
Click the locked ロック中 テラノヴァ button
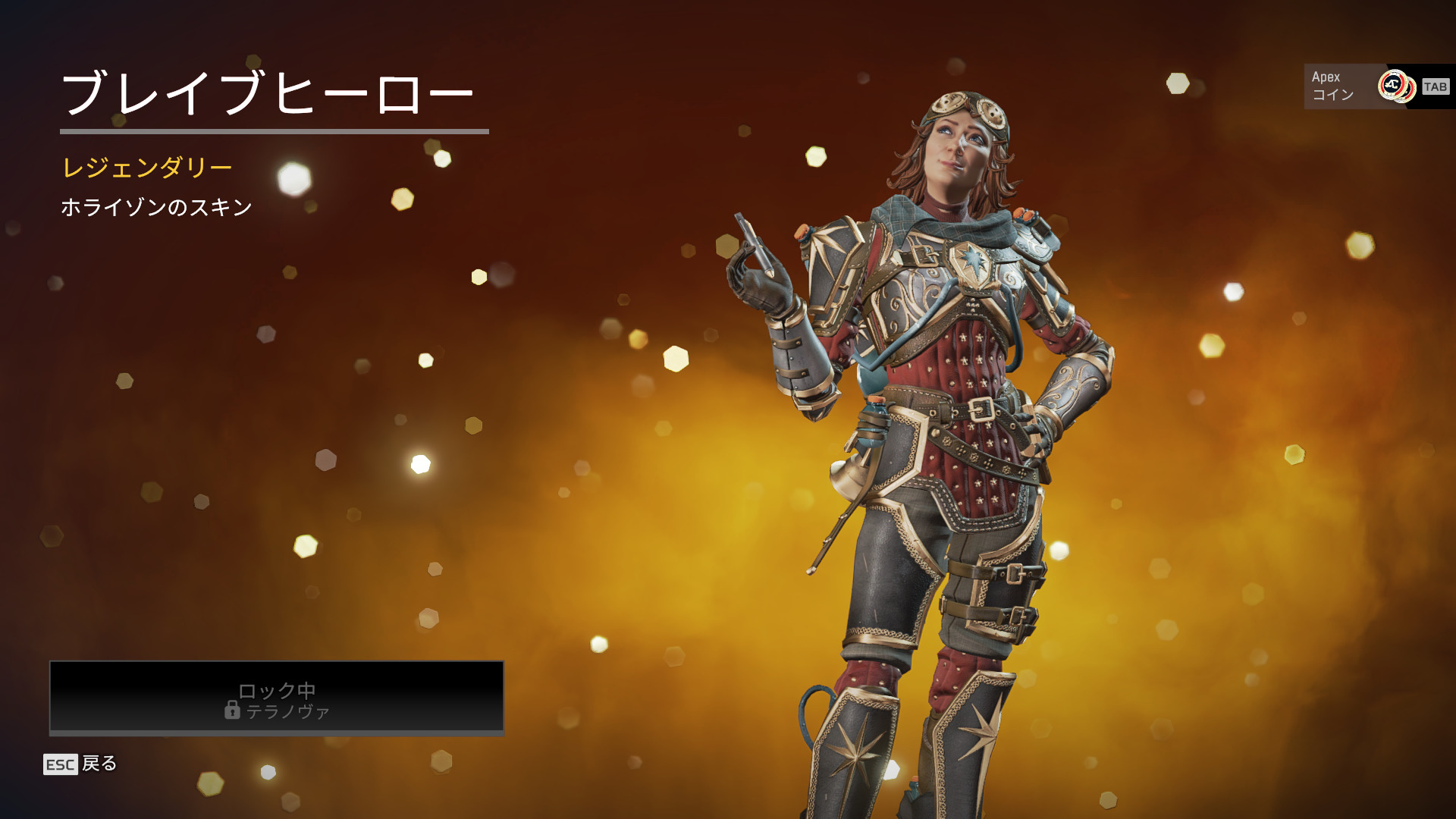coord(277,698)
